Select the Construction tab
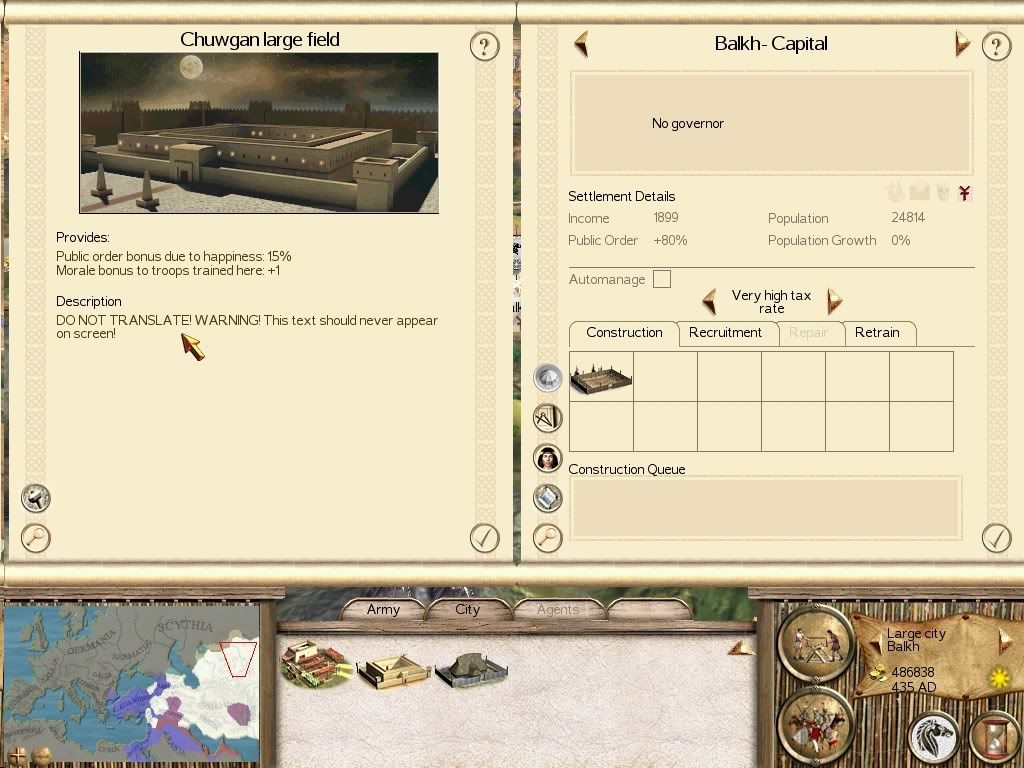 624,333
